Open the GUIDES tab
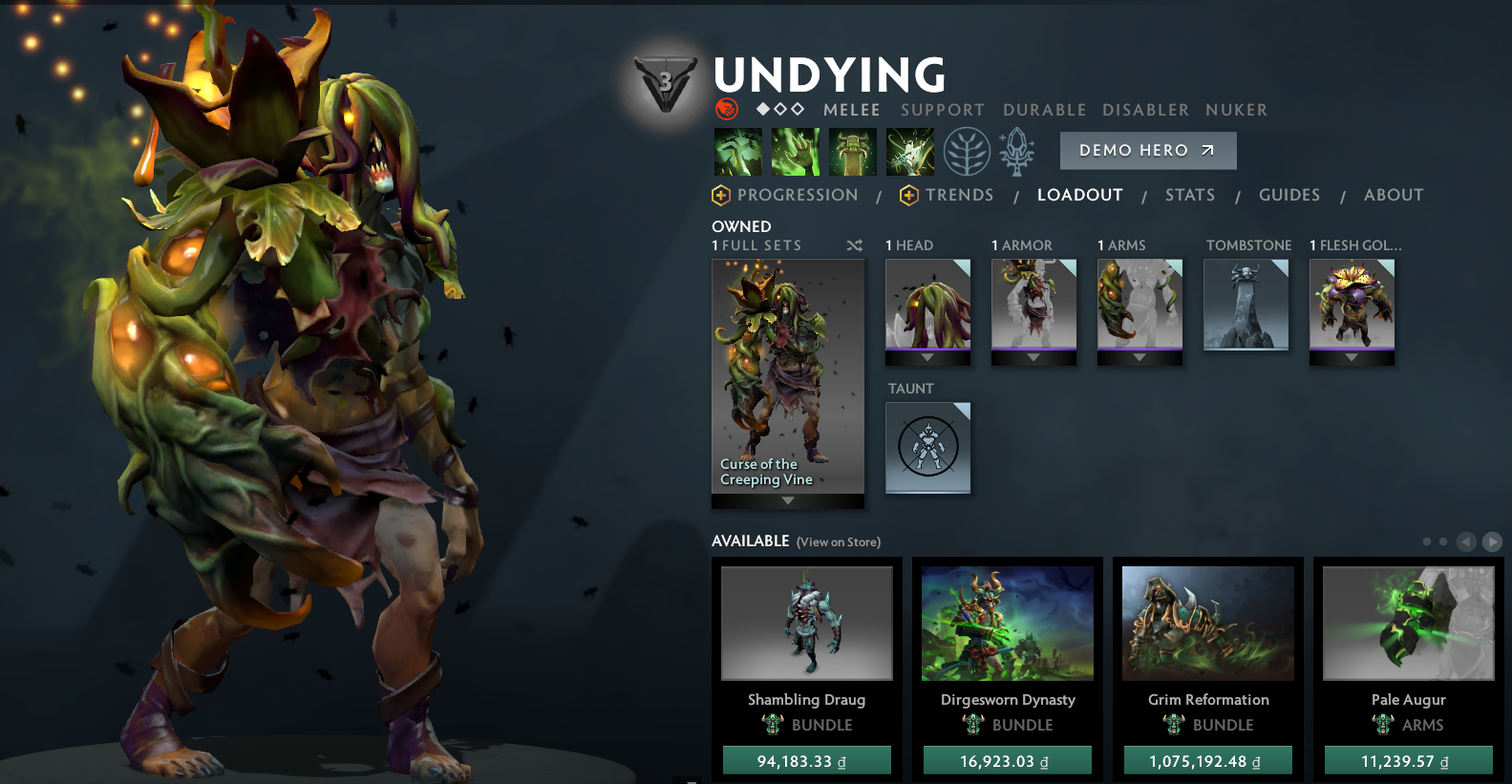 click(x=1288, y=195)
